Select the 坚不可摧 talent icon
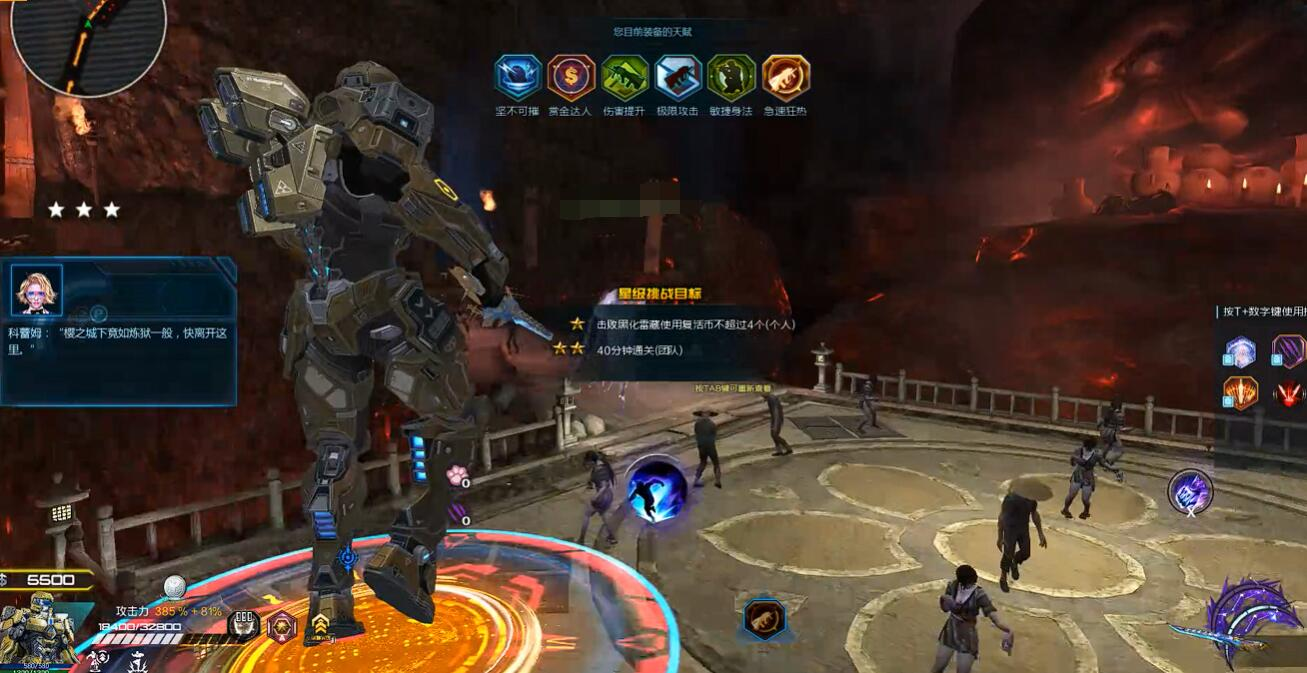The width and height of the screenshot is (1307, 673). (x=518, y=77)
